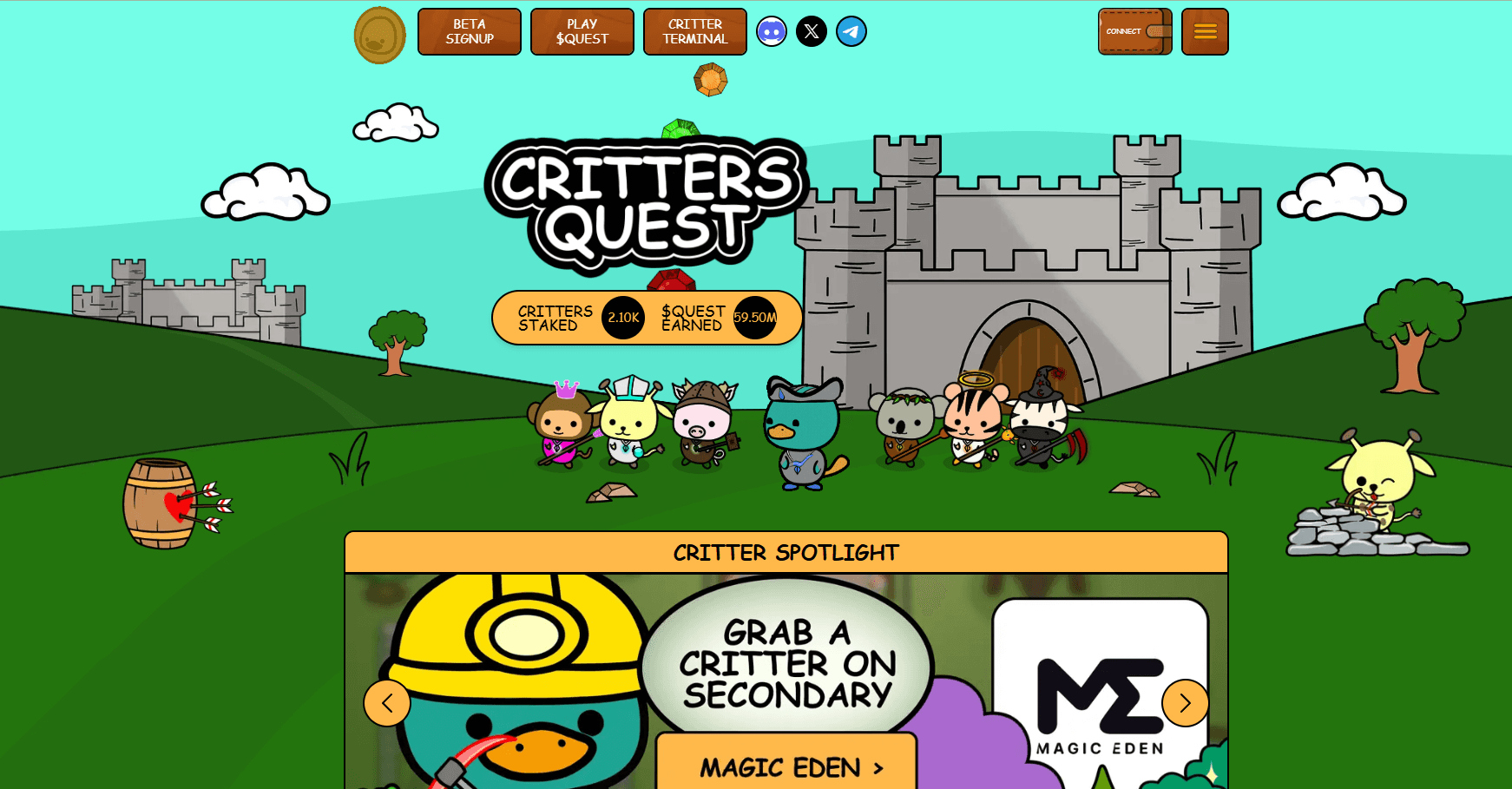Switch to the PLAY $QUEST section

point(582,31)
